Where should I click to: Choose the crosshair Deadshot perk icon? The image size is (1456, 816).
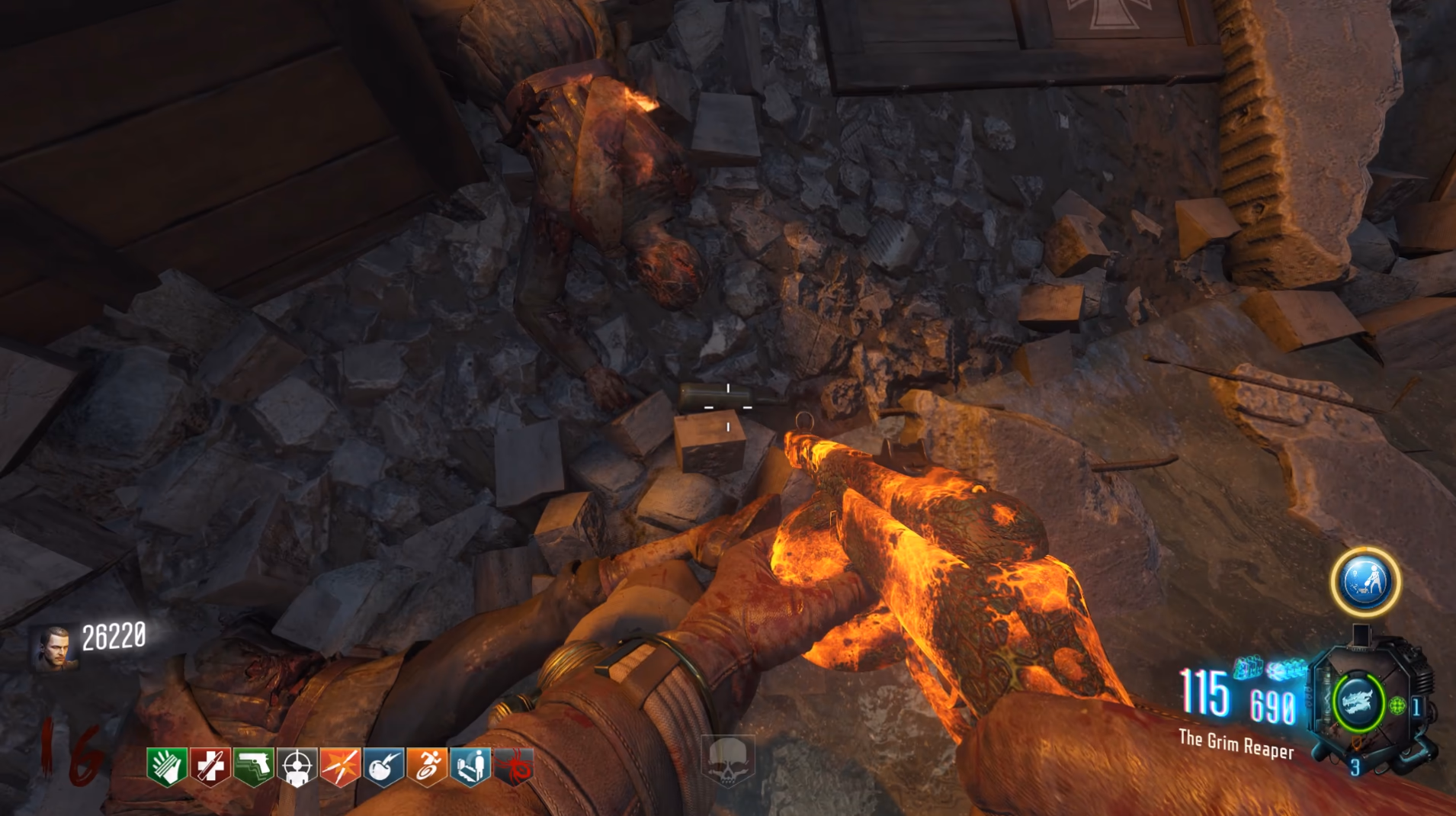click(297, 766)
